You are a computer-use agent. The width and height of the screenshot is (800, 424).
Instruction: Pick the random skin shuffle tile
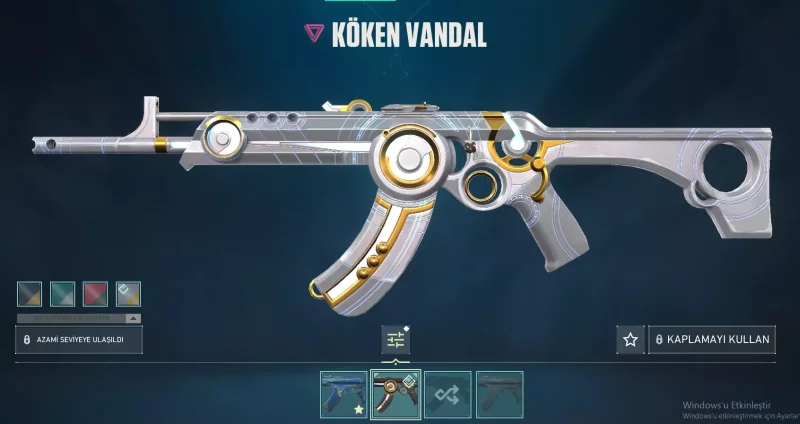448,393
